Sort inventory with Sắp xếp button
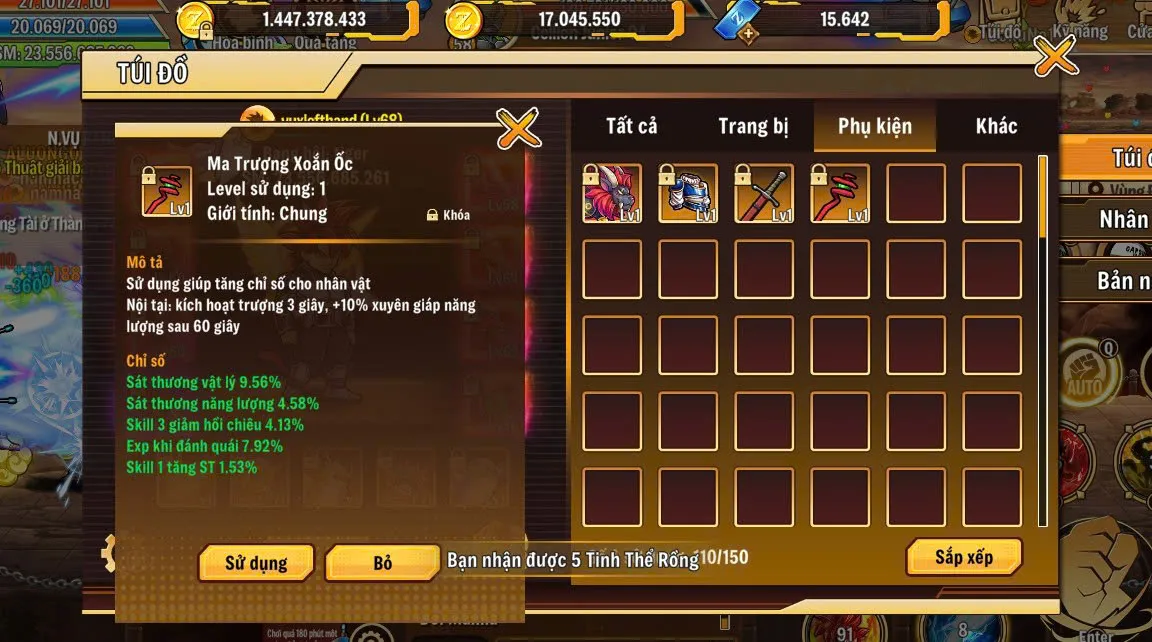Viewport: 1152px width, 642px height. (x=964, y=557)
